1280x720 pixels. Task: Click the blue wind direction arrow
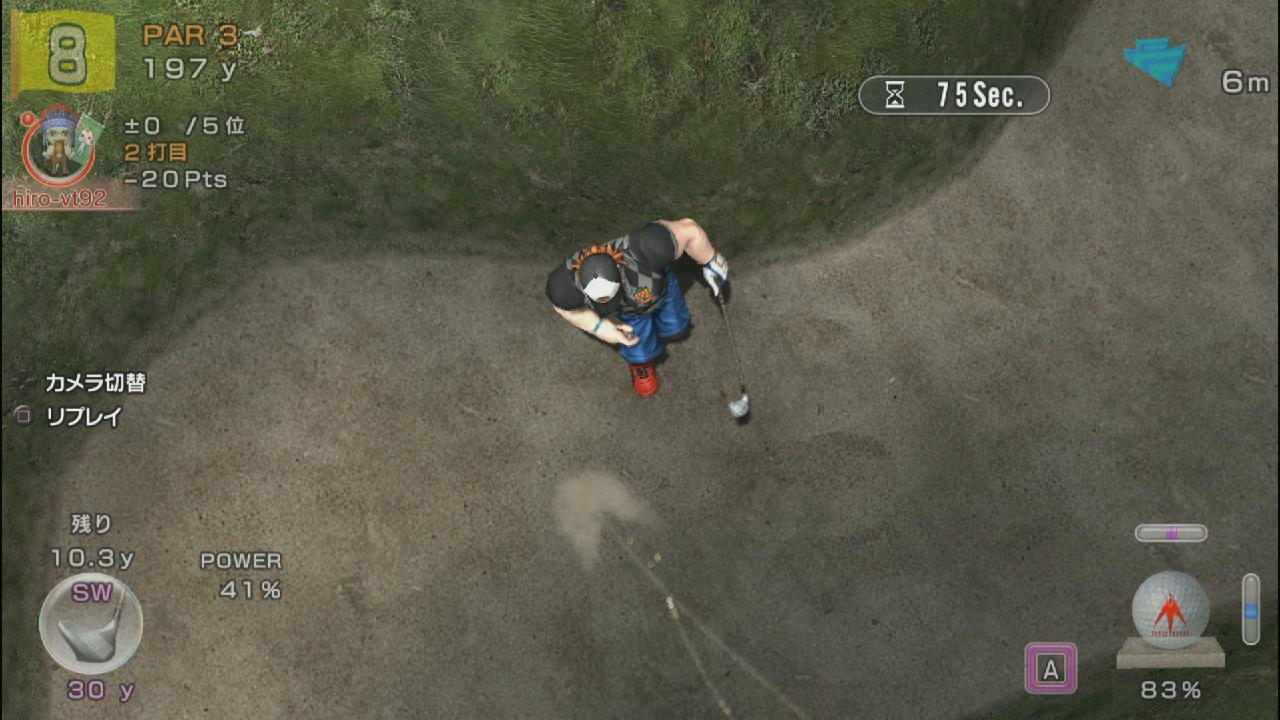pos(1156,60)
